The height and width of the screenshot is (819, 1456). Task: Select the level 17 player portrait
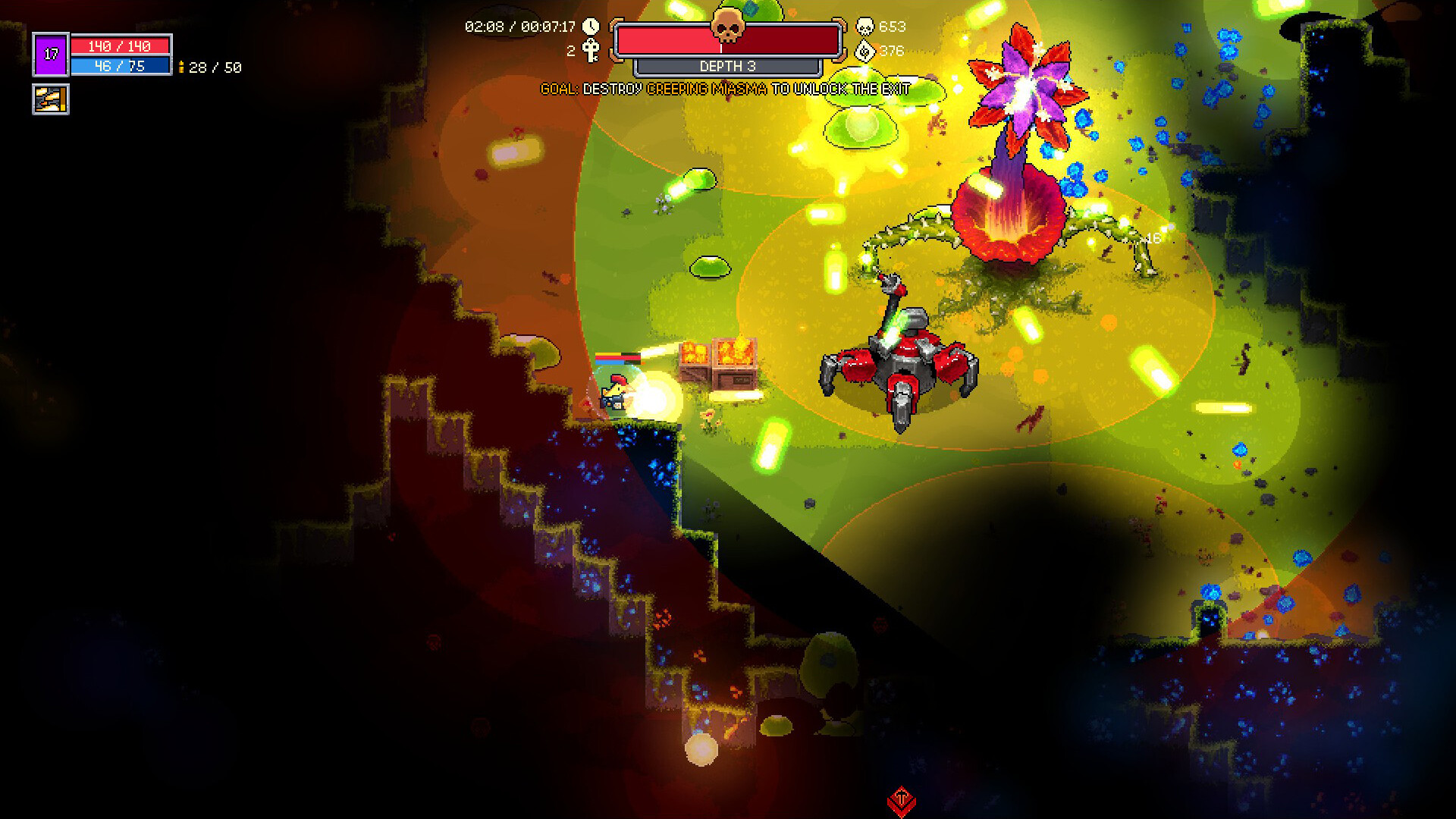50,53
